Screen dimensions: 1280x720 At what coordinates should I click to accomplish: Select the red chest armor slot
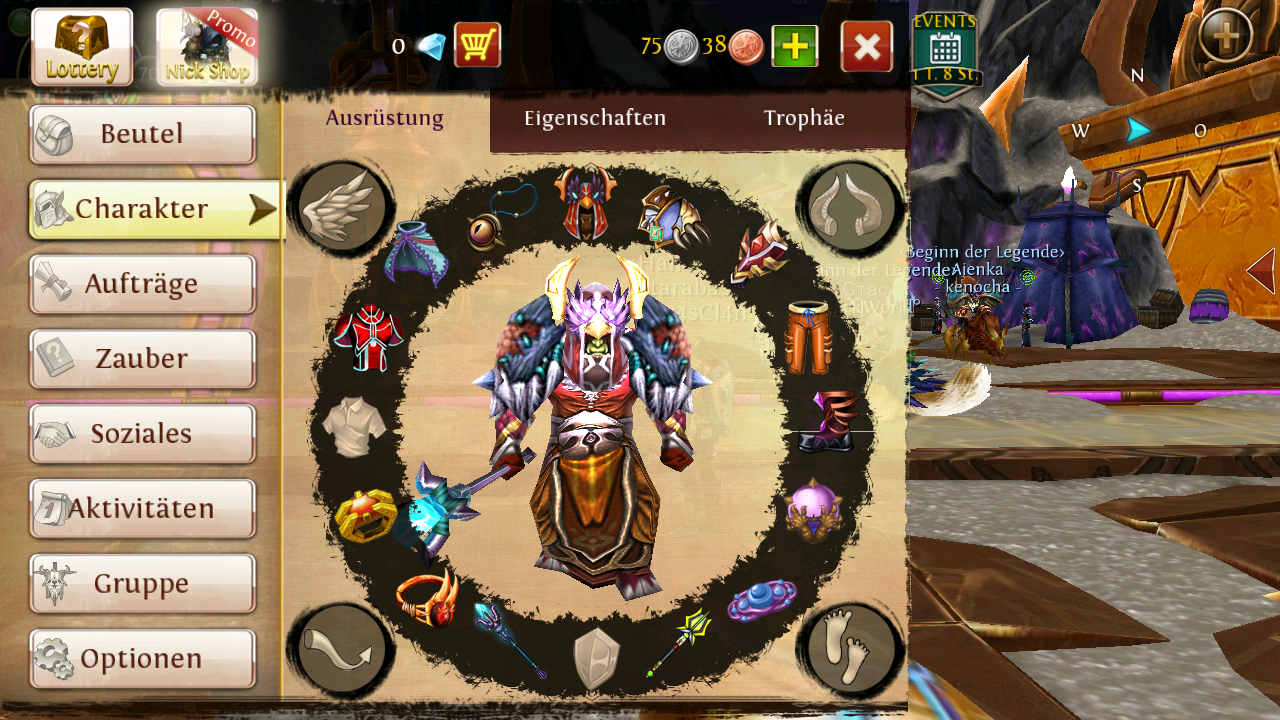[x=368, y=337]
